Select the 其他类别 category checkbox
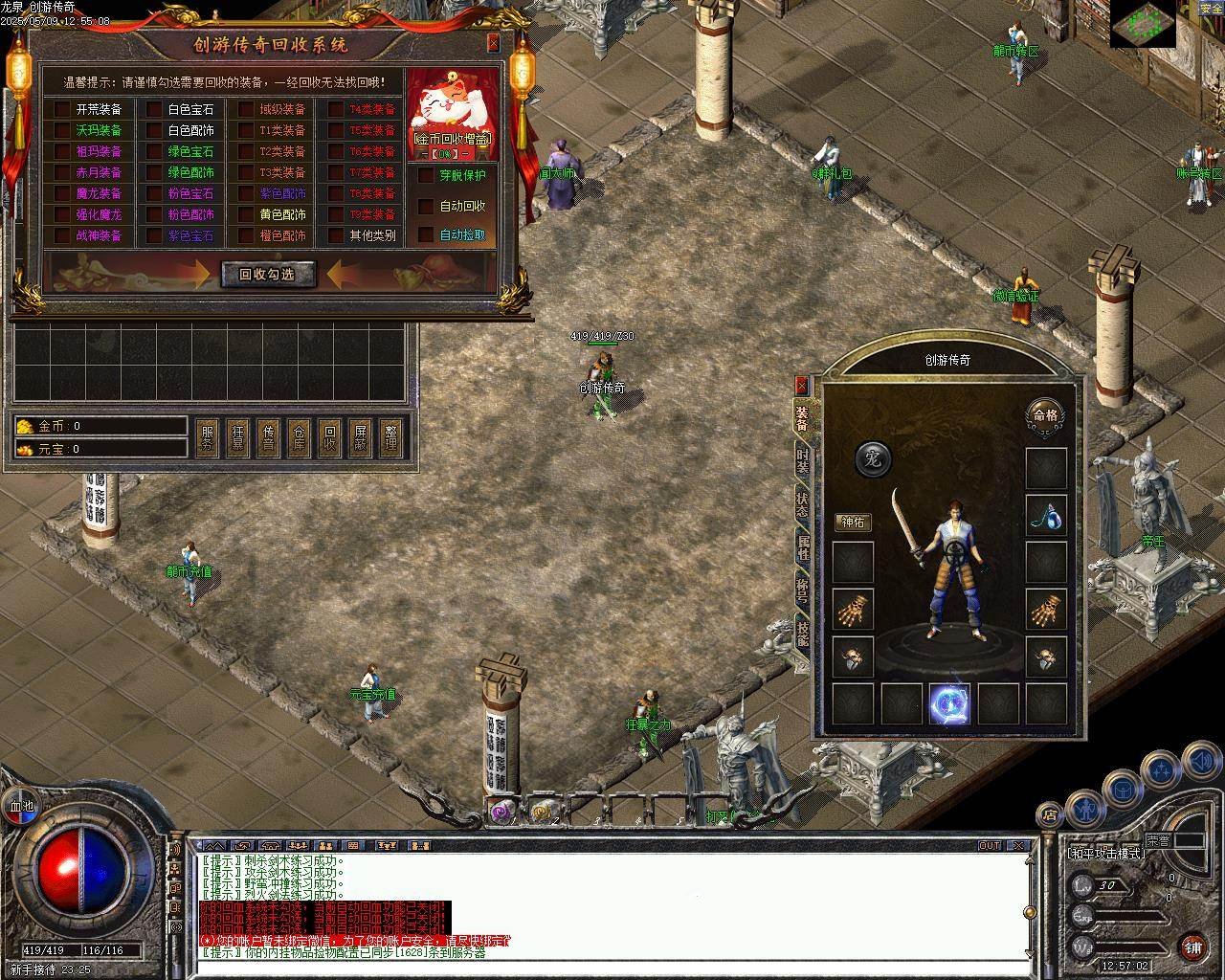Screen dimensions: 1225x980 click(x=336, y=234)
